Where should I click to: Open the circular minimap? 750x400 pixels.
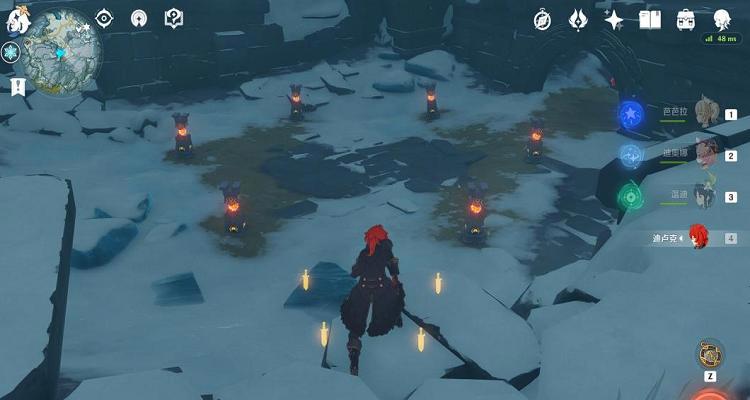click(x=62, y=44)
